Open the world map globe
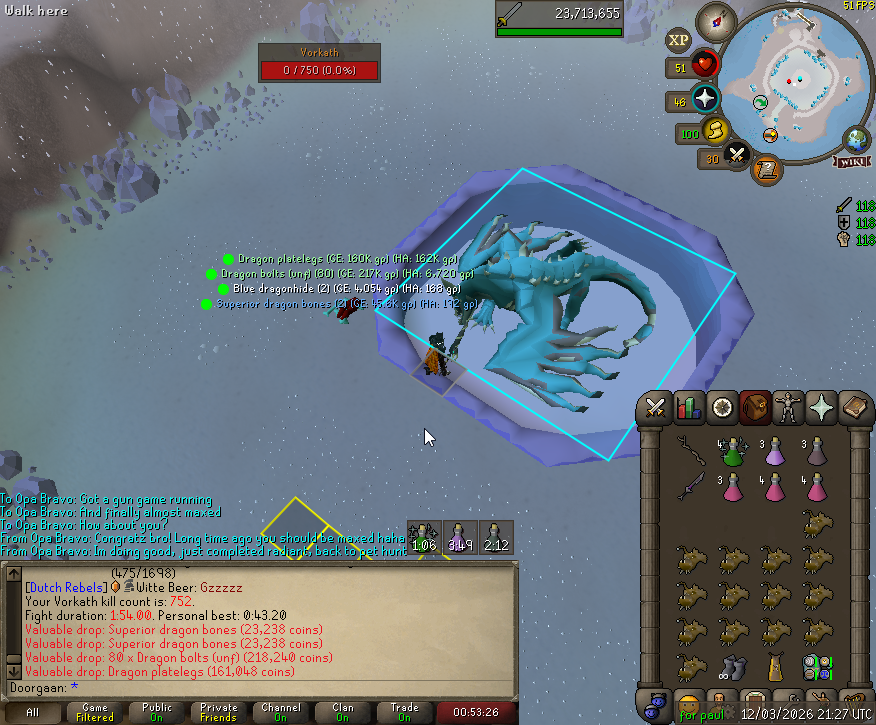The height and width of the screenshot is (725, 876). 857,139
